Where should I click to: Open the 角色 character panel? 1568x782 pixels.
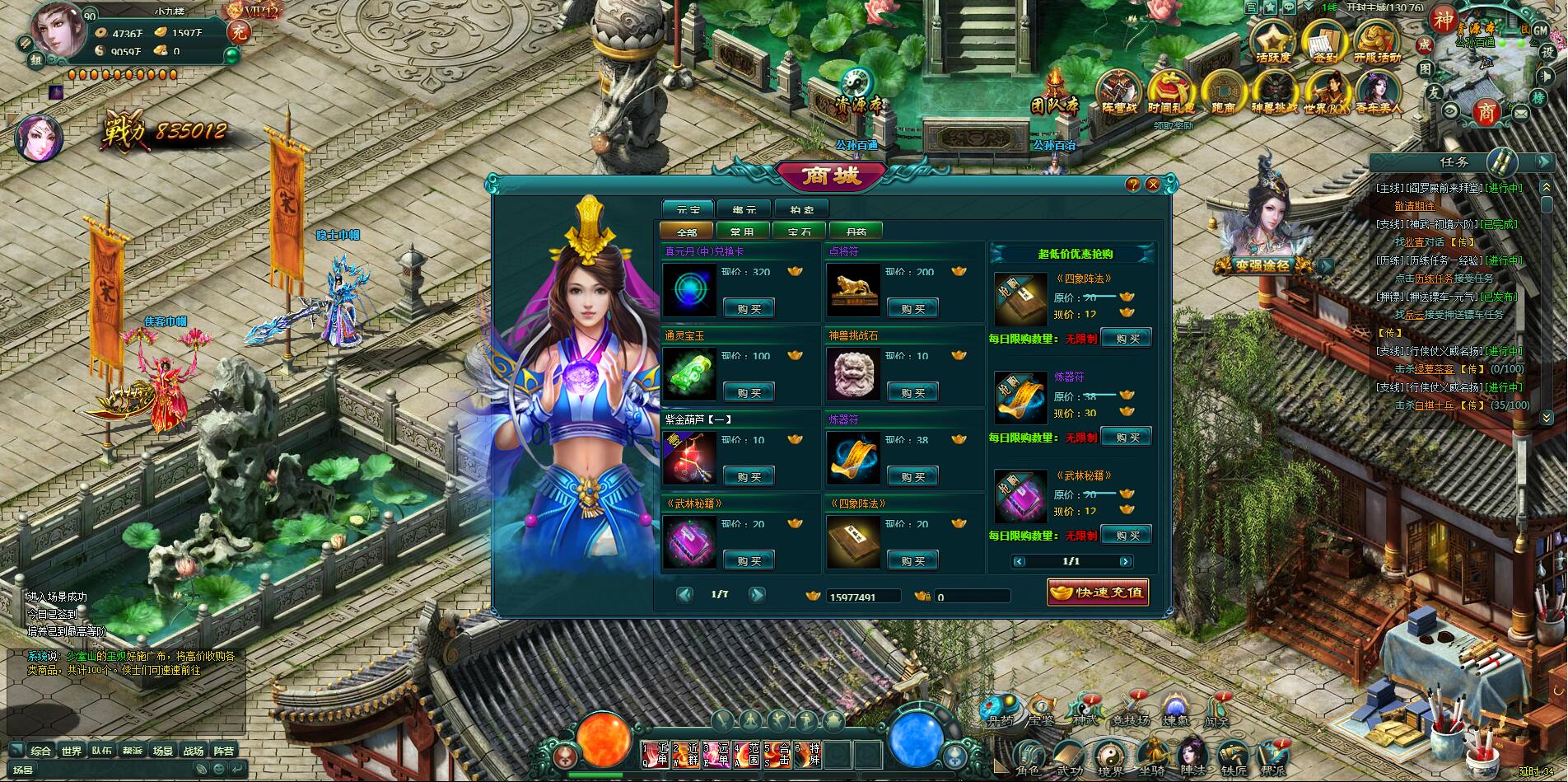1028,758
